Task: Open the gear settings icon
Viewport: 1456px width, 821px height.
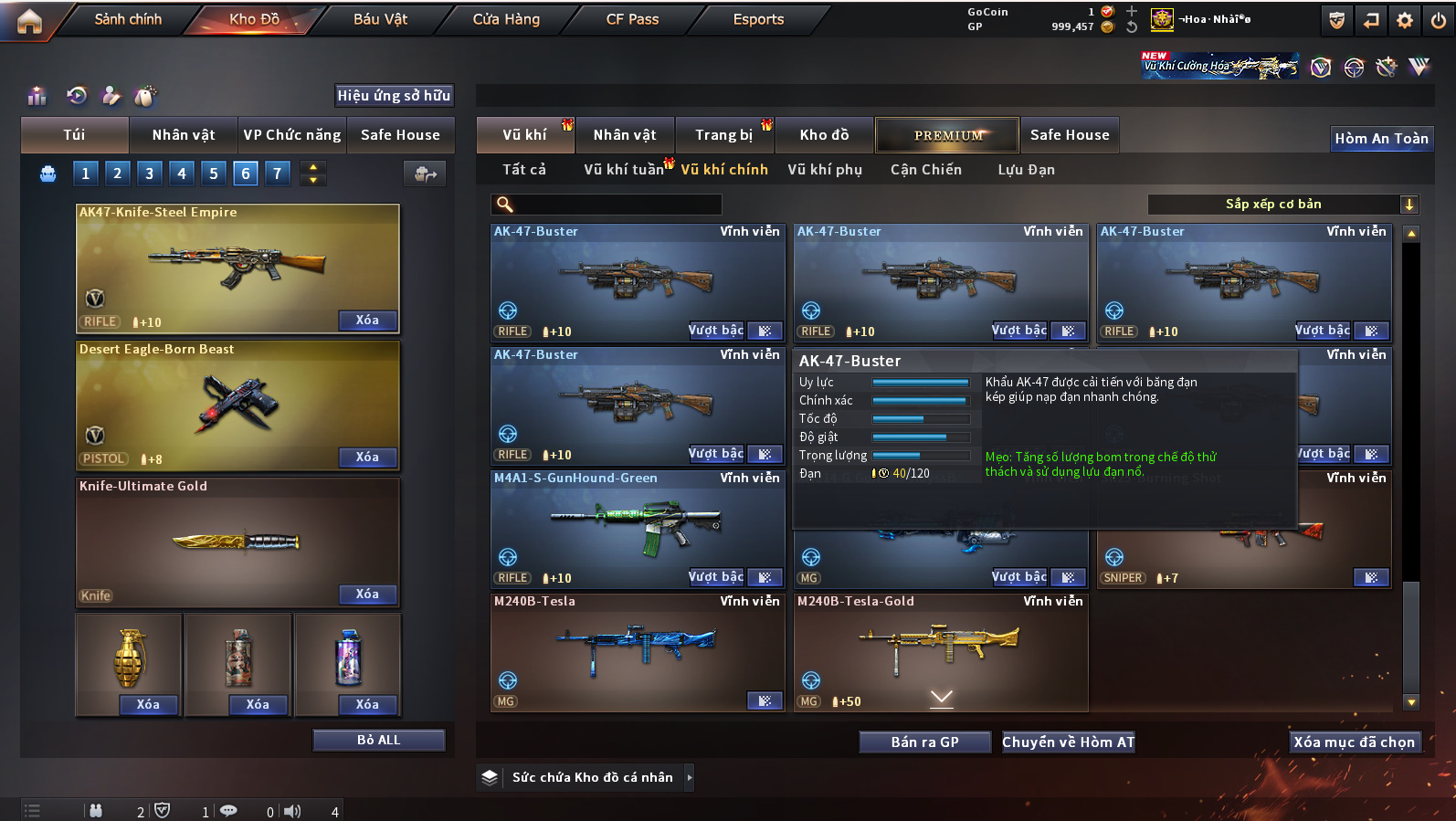Action: tap(1405, 20)
